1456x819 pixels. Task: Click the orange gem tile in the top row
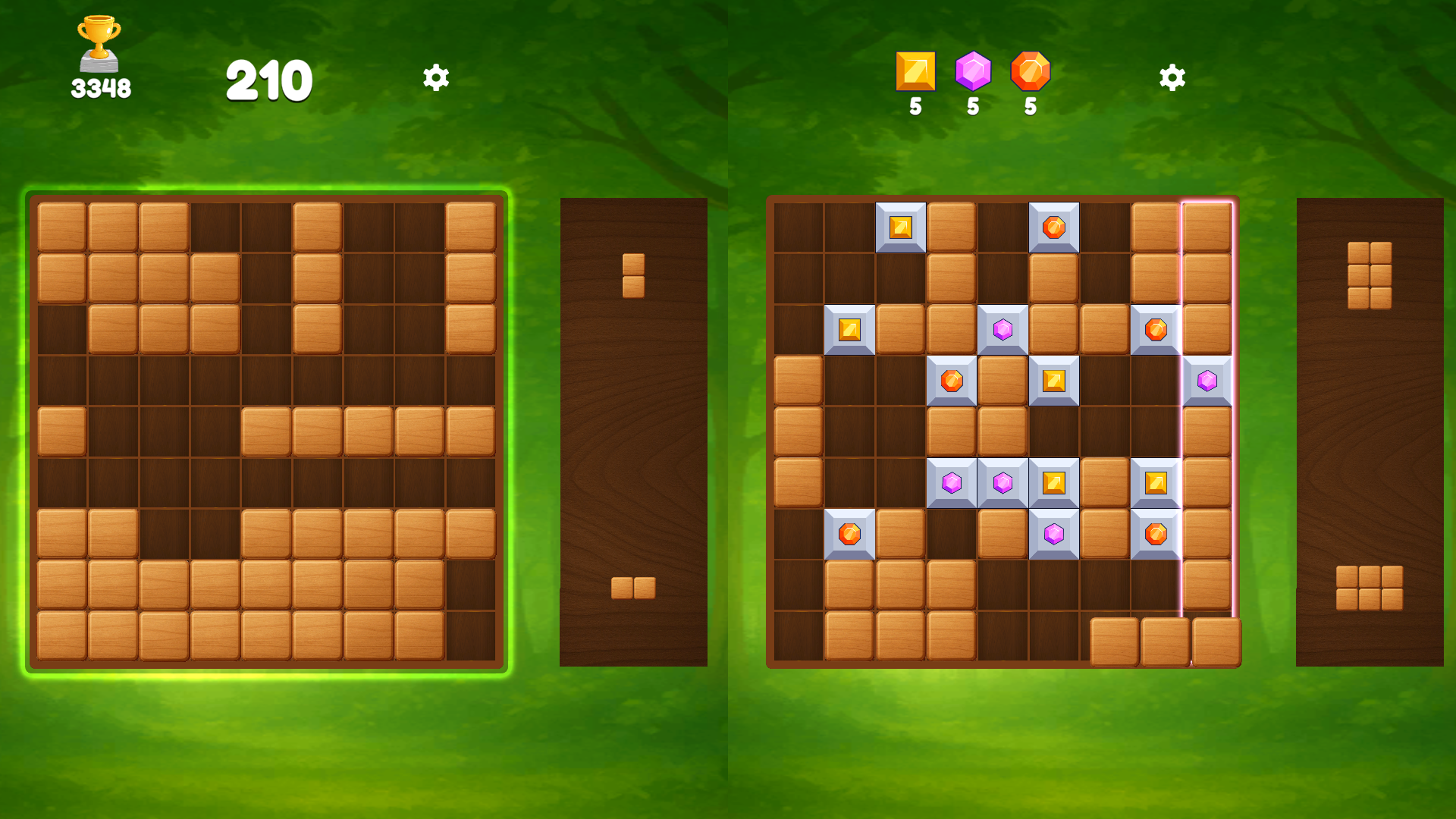tap(1053, 227)
